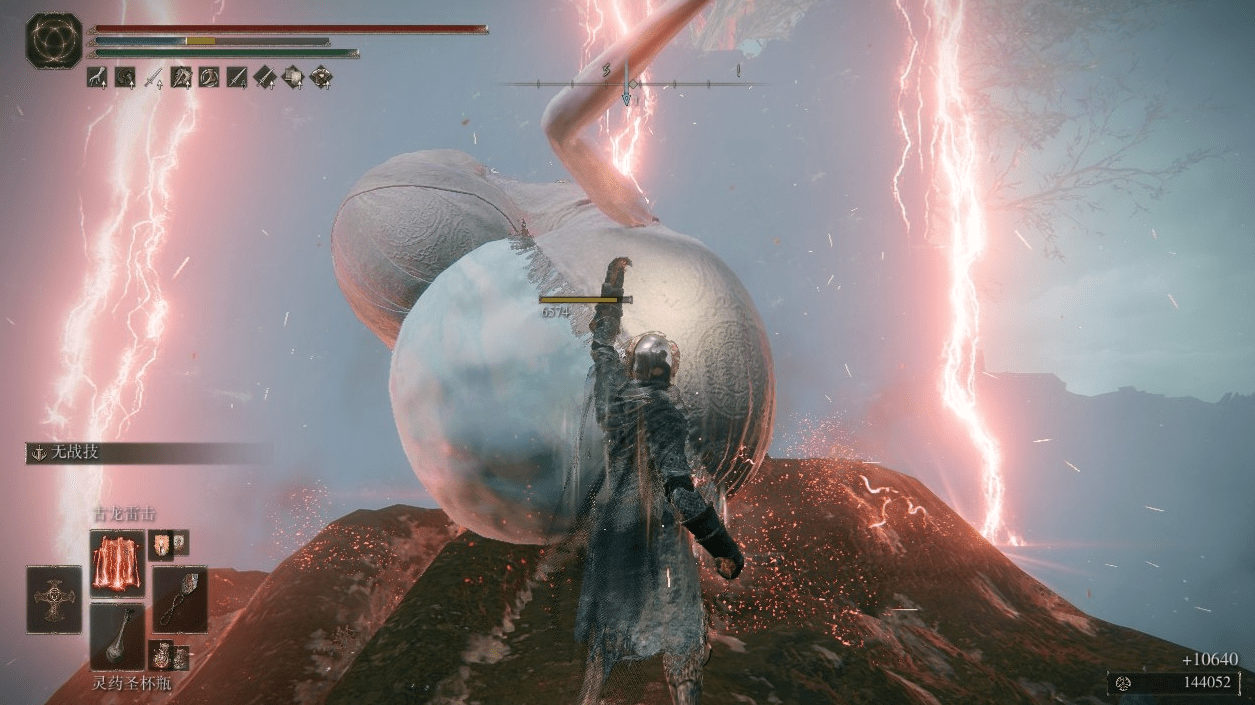The width and height of the screenshot is (1255, 705).
Task: Select the Ancient Dragons' Lightning Strike spell slot
Action: (x=117, y=563)
